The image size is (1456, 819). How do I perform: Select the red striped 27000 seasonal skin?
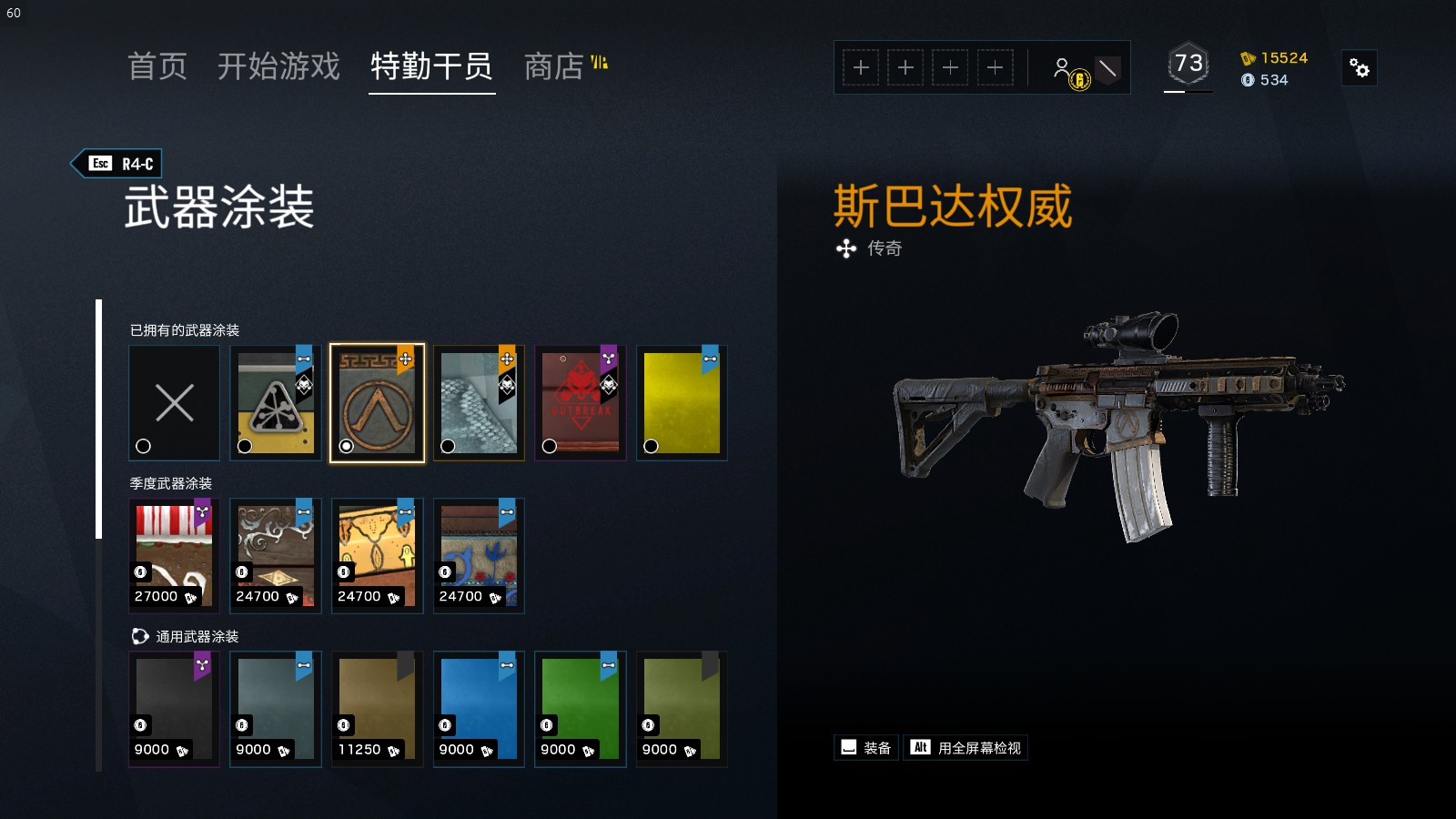point(174,555)
